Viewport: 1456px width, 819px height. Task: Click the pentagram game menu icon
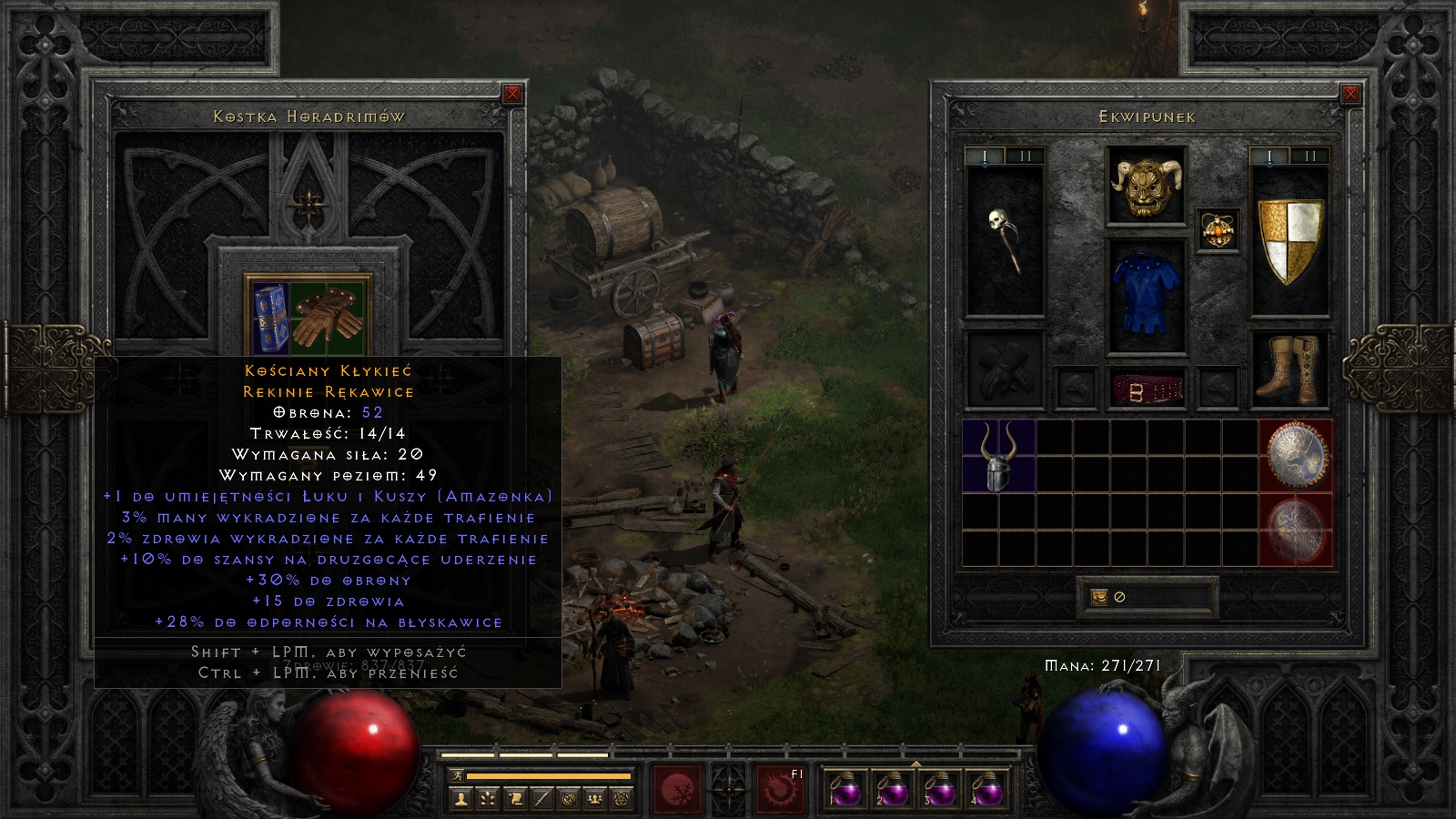coord(622,799)
